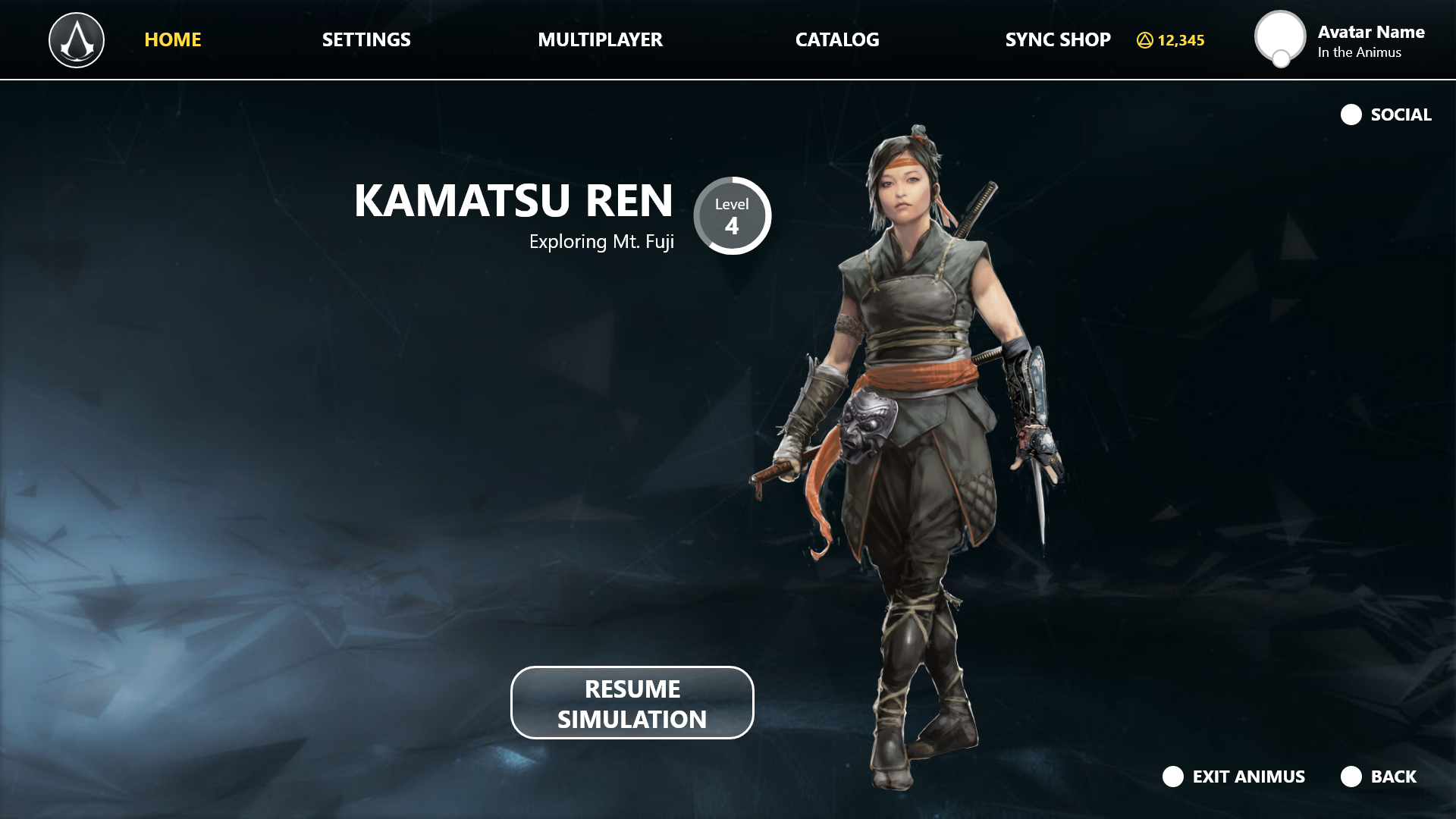This screenshot has height=819, width=1456.
Task: Go back with the Back button
Action: [1379, 777]
